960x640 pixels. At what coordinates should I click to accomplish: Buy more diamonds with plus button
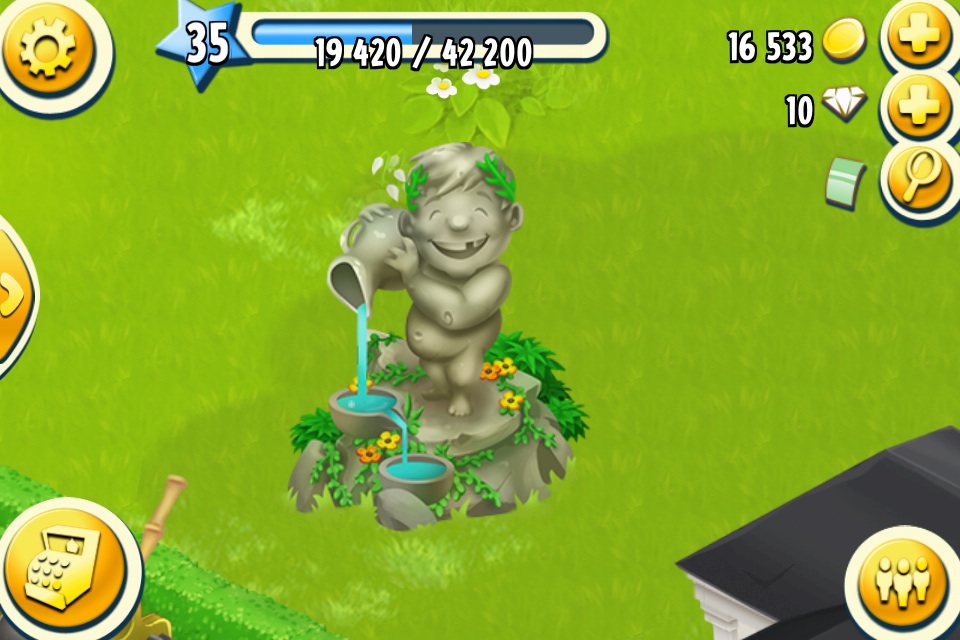click(918, 108)
